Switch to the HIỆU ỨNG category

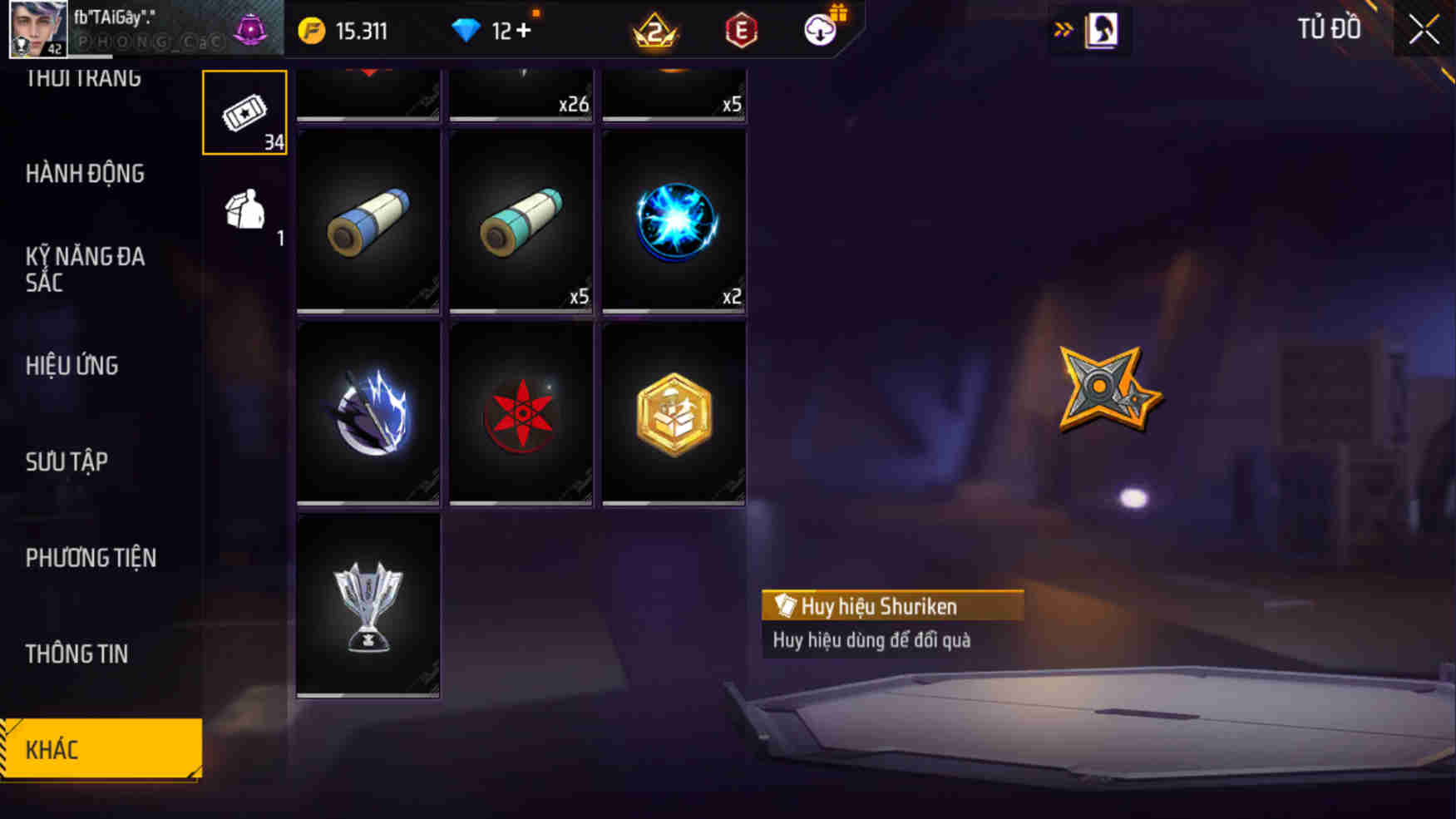[x=71, y=366]
